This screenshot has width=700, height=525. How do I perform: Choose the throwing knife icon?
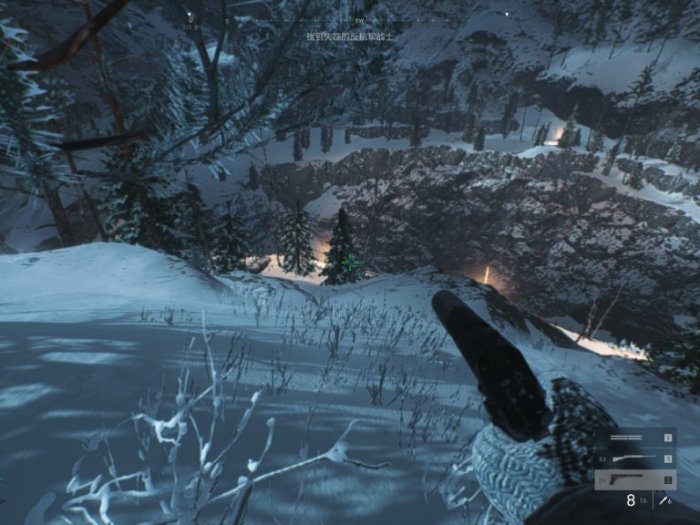(664, 501)
